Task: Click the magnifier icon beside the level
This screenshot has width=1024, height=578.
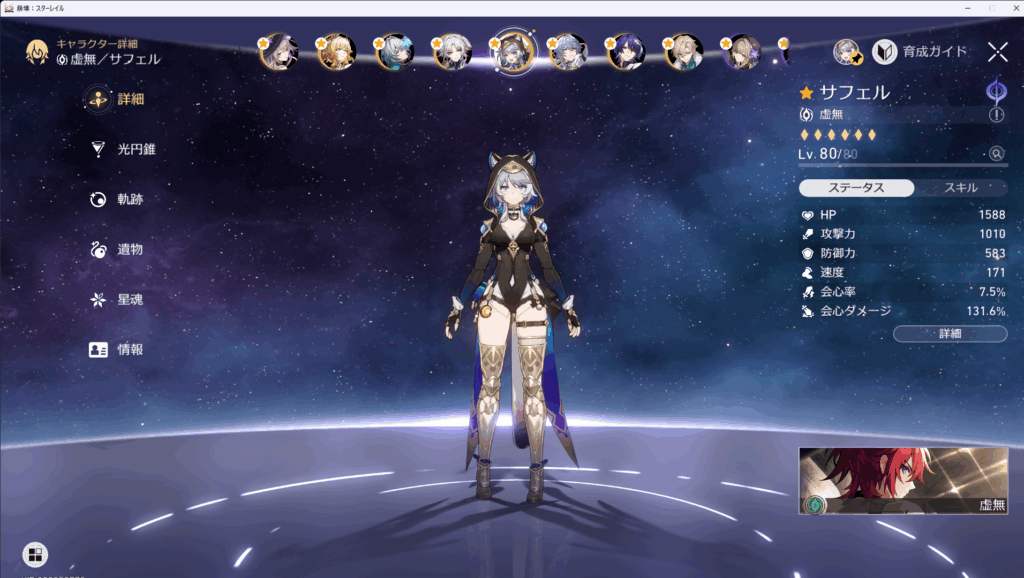Action: [x=996, y=154]
